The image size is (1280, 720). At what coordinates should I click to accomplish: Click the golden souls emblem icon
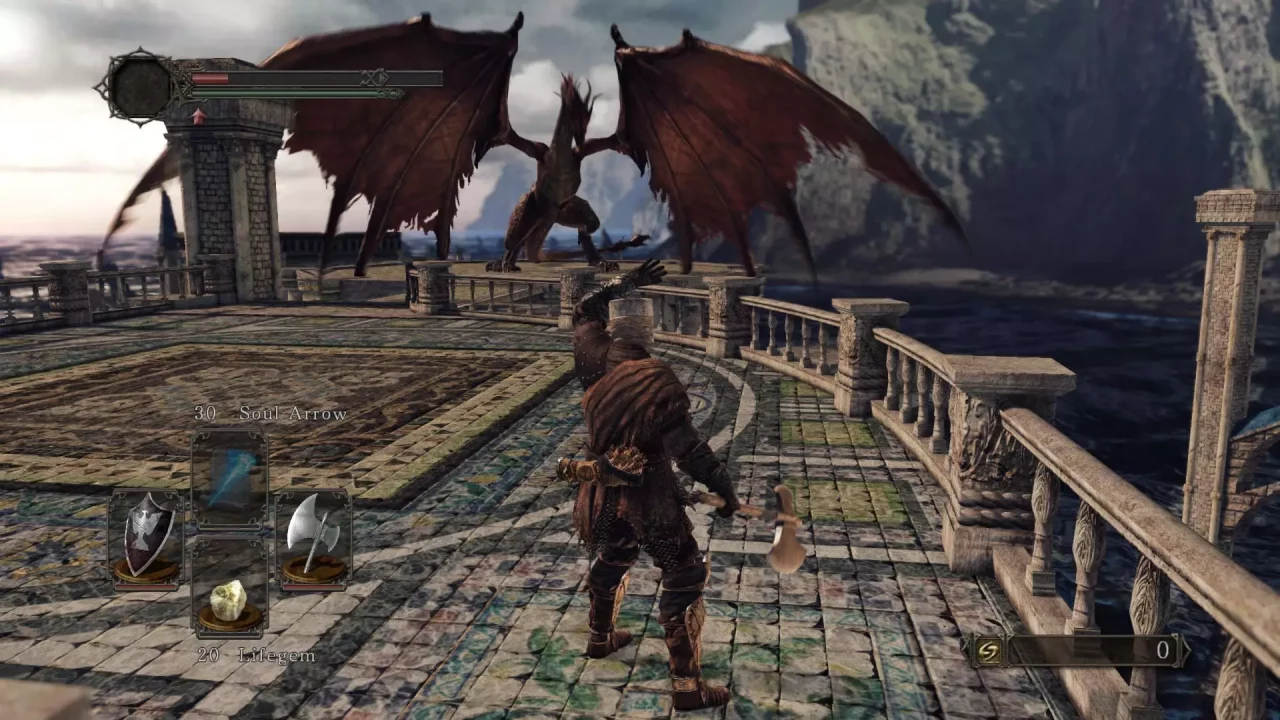(x=990, y=650)
